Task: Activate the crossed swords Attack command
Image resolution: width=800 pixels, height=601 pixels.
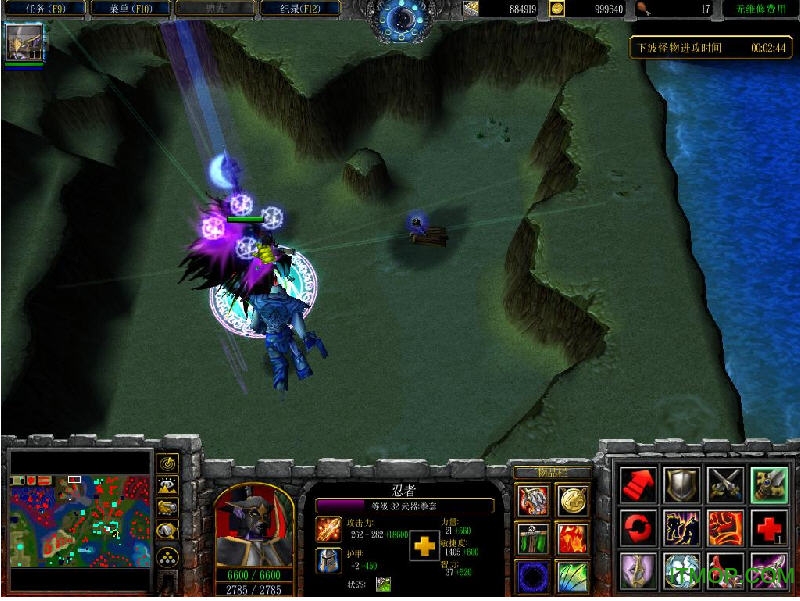Action: [725, 485]
